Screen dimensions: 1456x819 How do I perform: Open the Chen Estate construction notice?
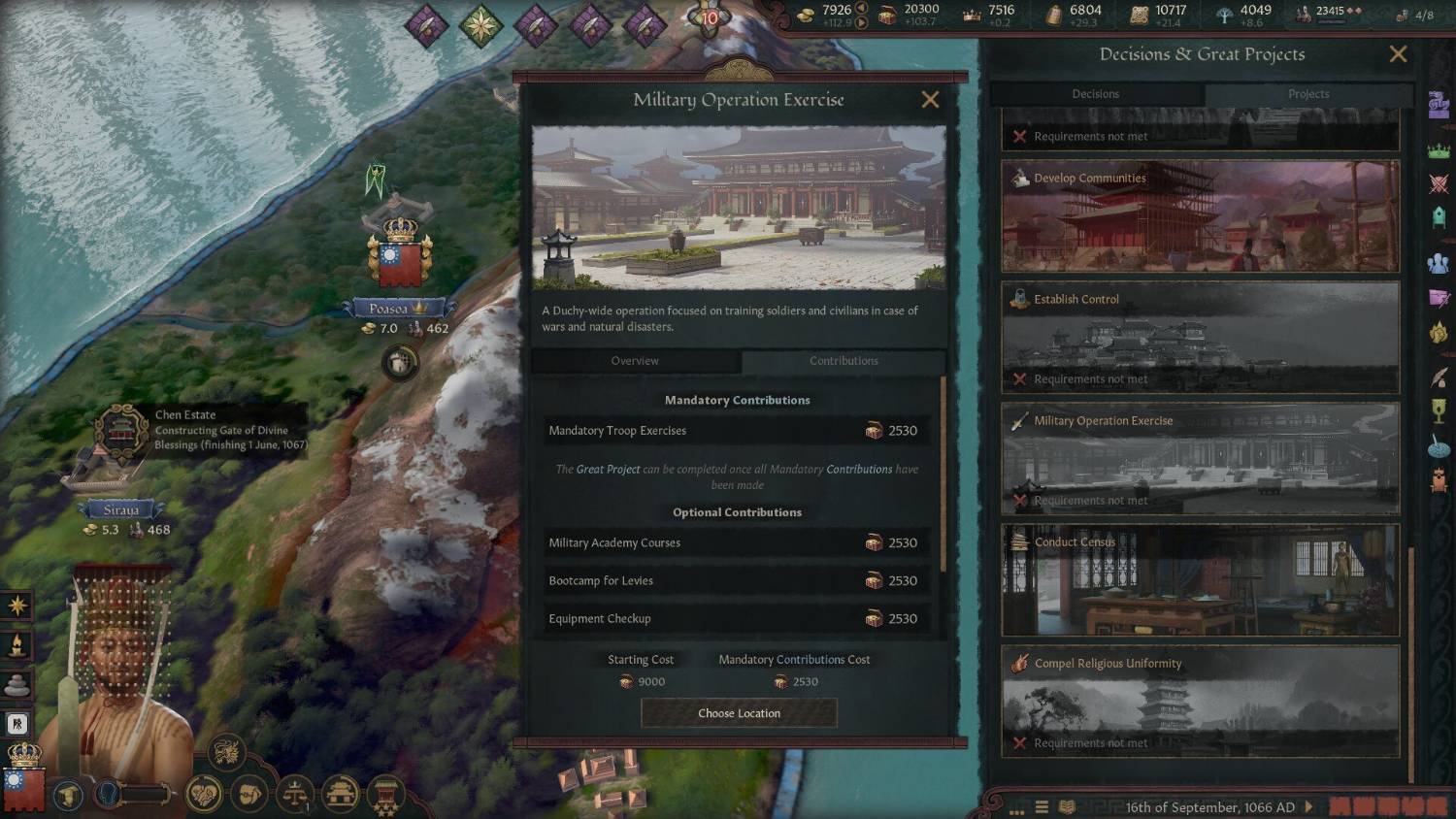(229, 430)
